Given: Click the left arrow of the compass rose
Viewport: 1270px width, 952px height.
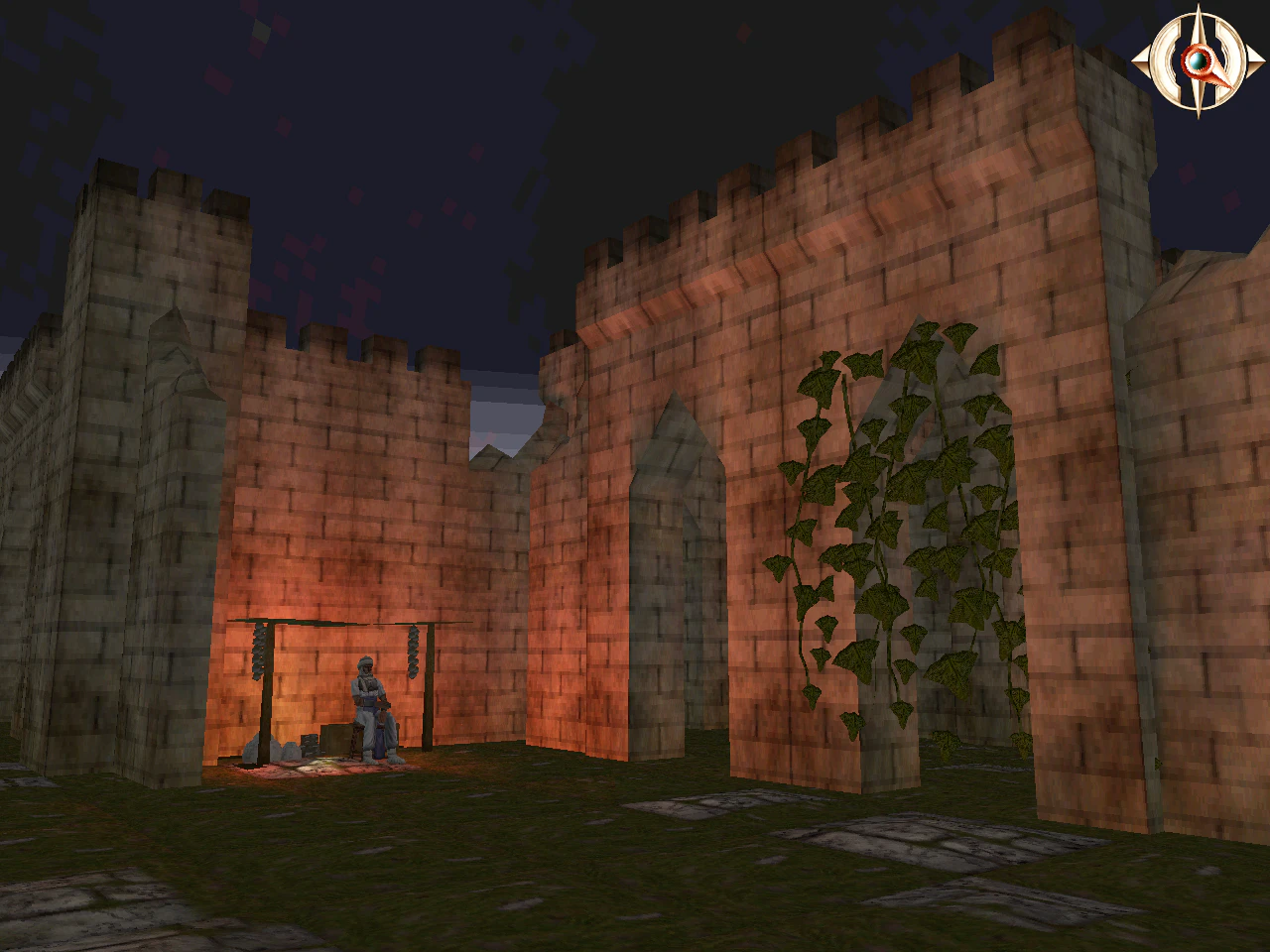Looking at the screenshot, I should pyautogui.click(x=1142, y=59).
